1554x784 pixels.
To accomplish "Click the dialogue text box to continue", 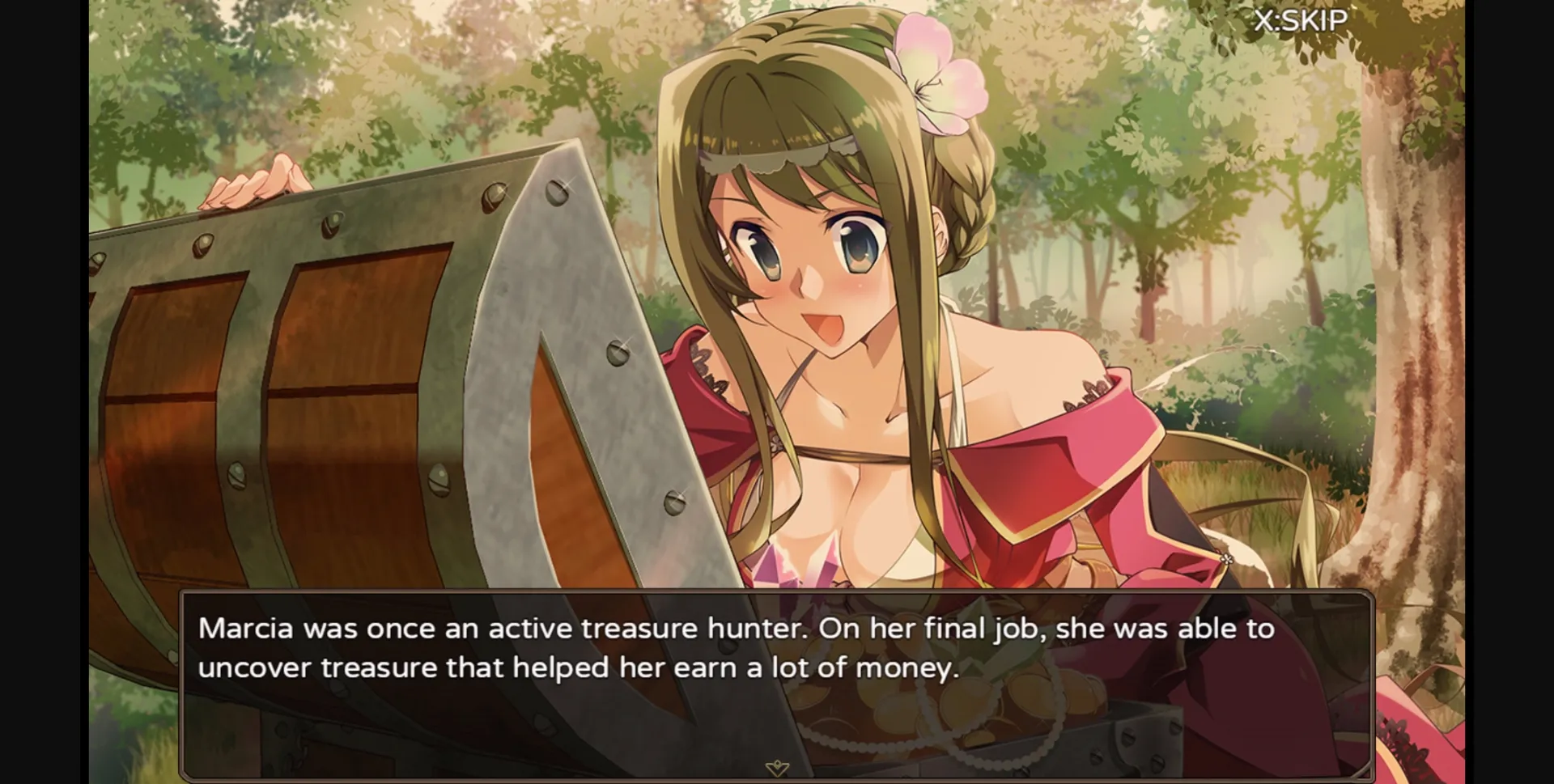I will (777, 688).
